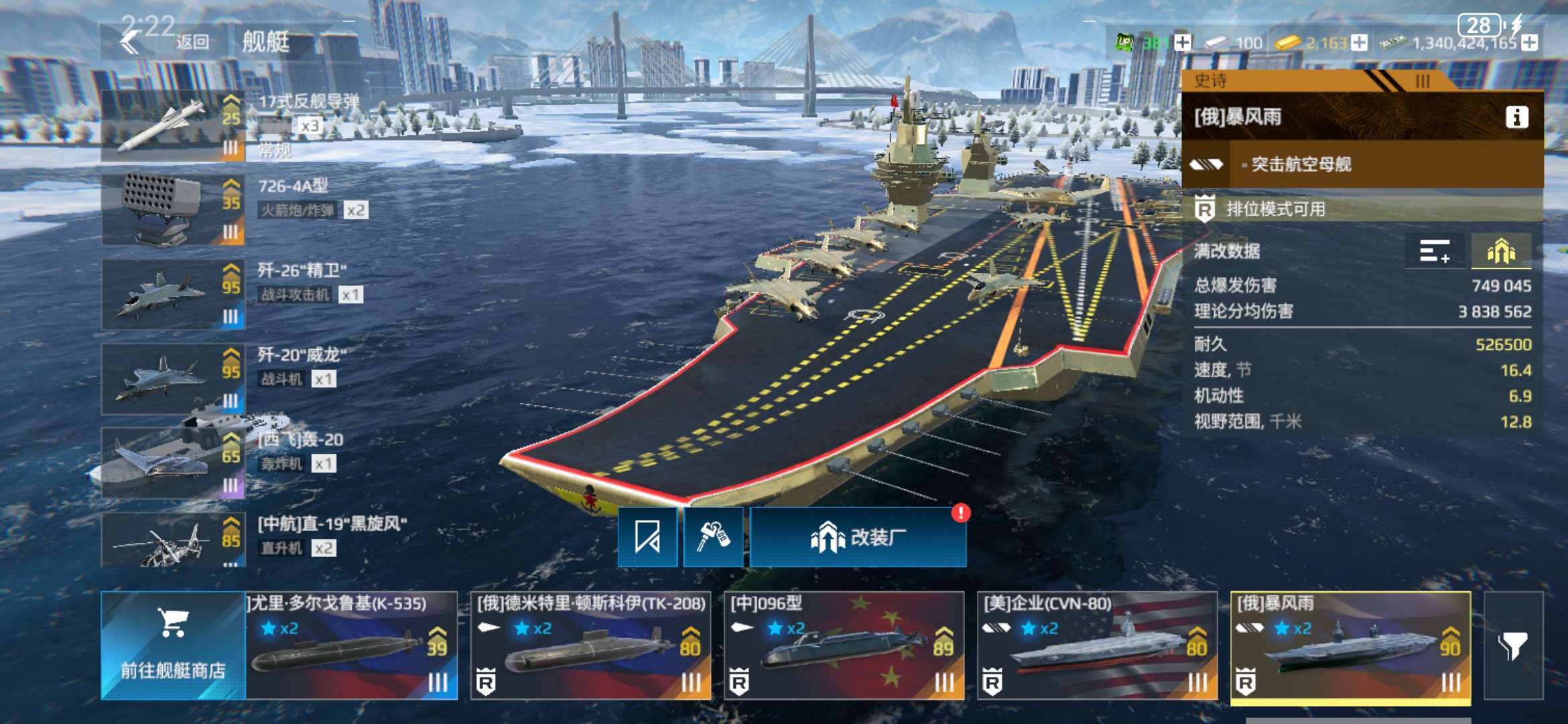1568x724 pixels.
Task: Show ship info via the i icon
Action: coord(1517,117)
